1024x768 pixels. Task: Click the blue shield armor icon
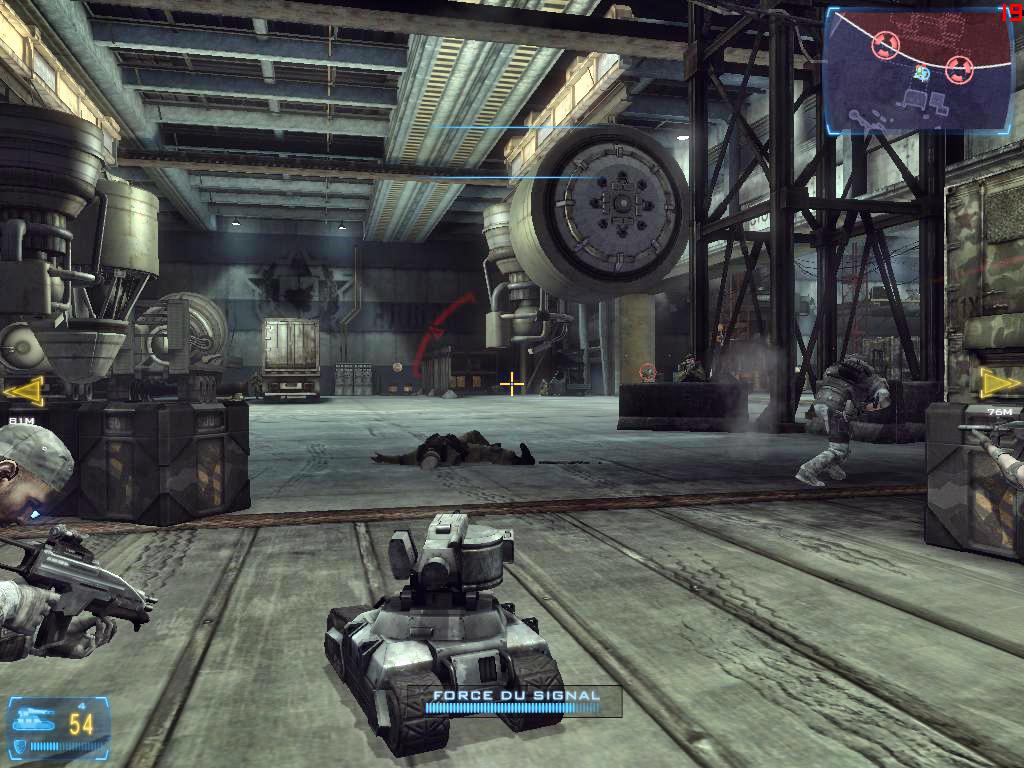point(17,747)
